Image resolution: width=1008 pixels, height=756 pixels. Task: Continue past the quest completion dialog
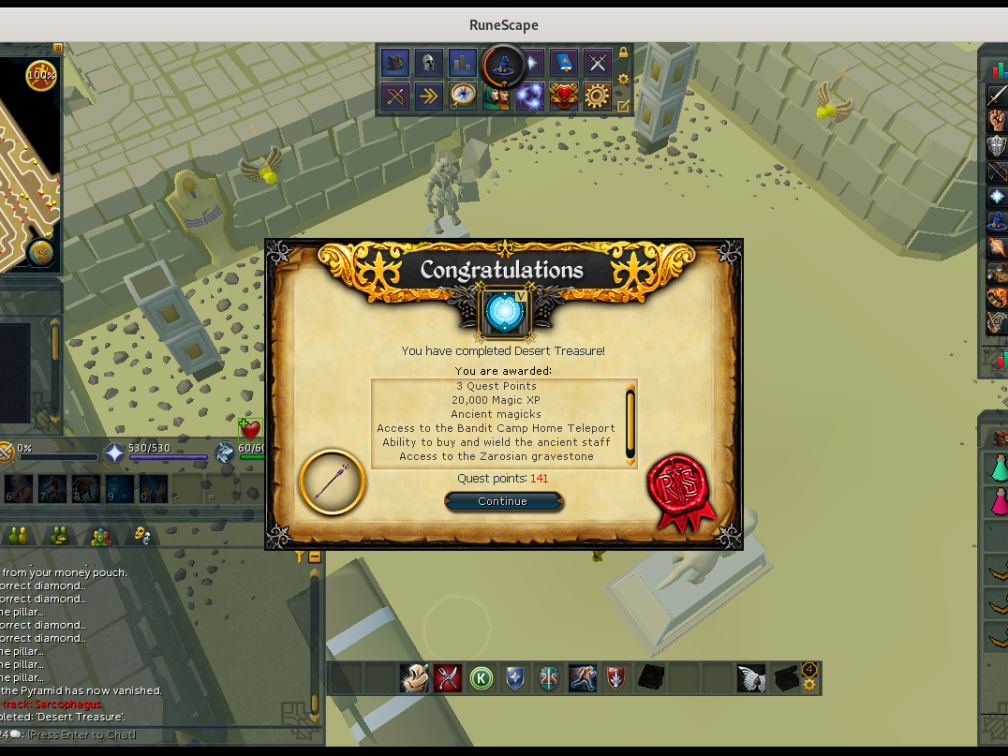[503, 501]
